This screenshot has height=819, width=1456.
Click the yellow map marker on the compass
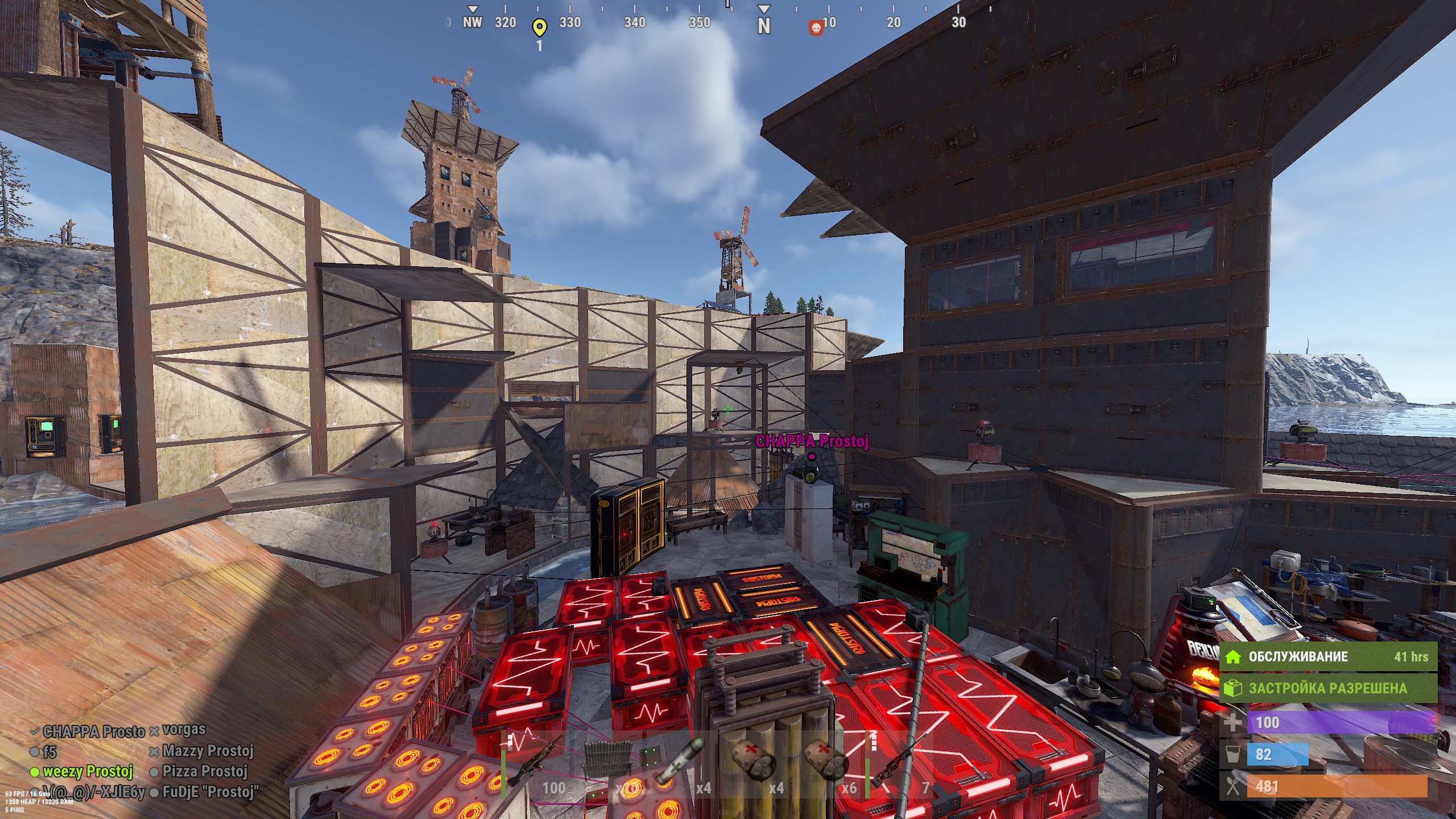539,27
